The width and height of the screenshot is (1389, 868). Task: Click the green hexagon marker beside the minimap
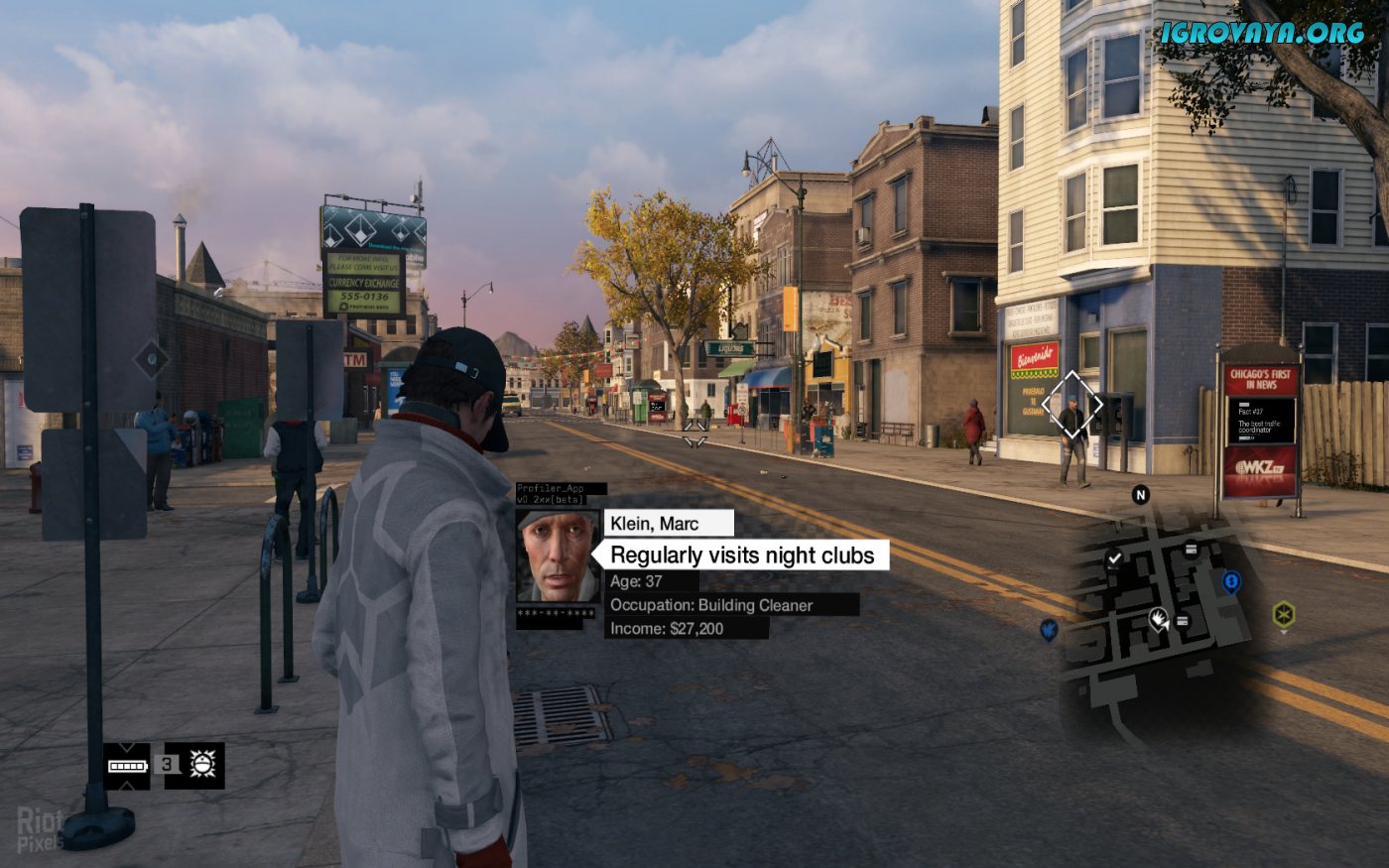1283,614
